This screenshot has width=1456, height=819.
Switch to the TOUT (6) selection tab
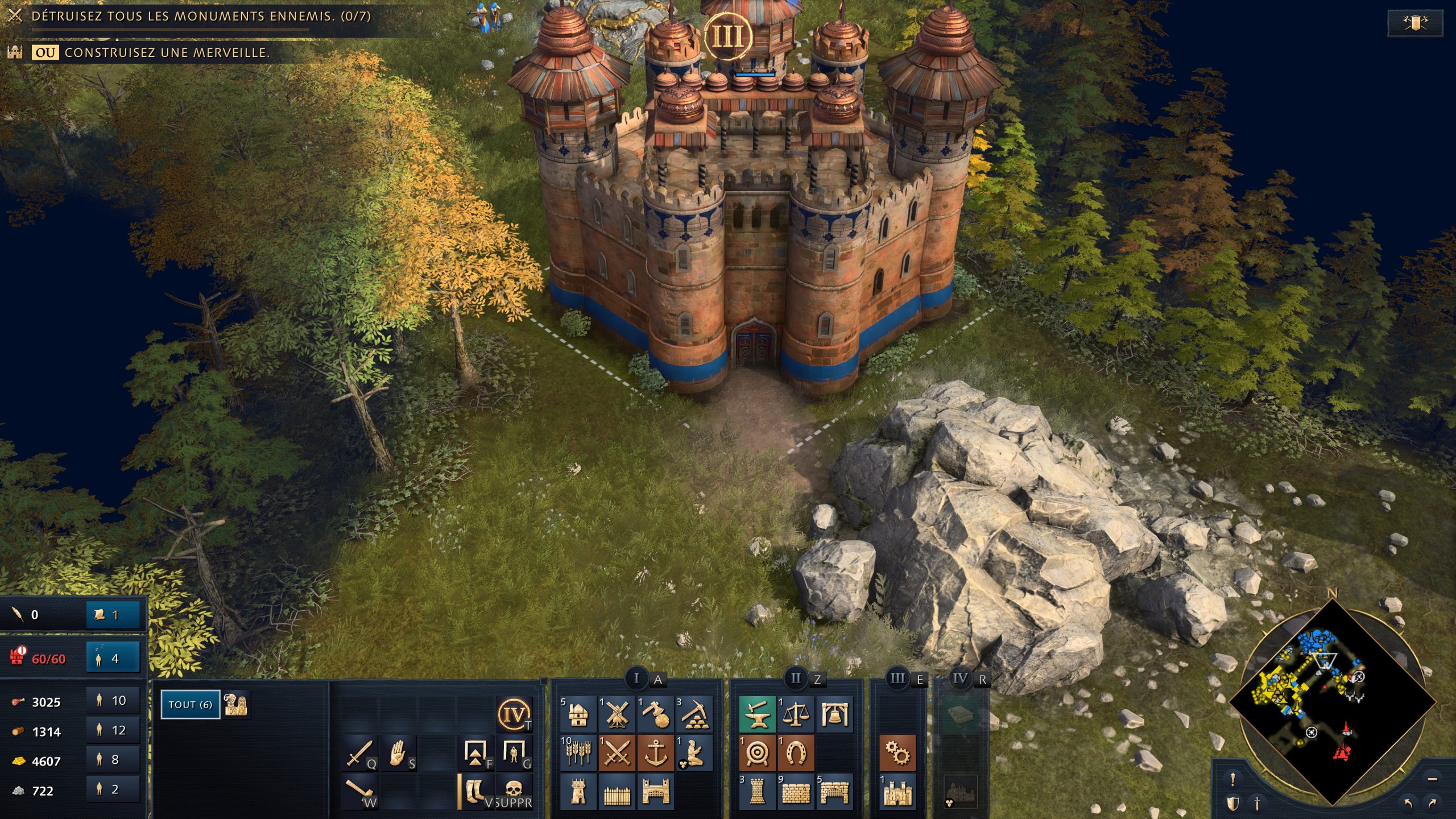(190, 704)
